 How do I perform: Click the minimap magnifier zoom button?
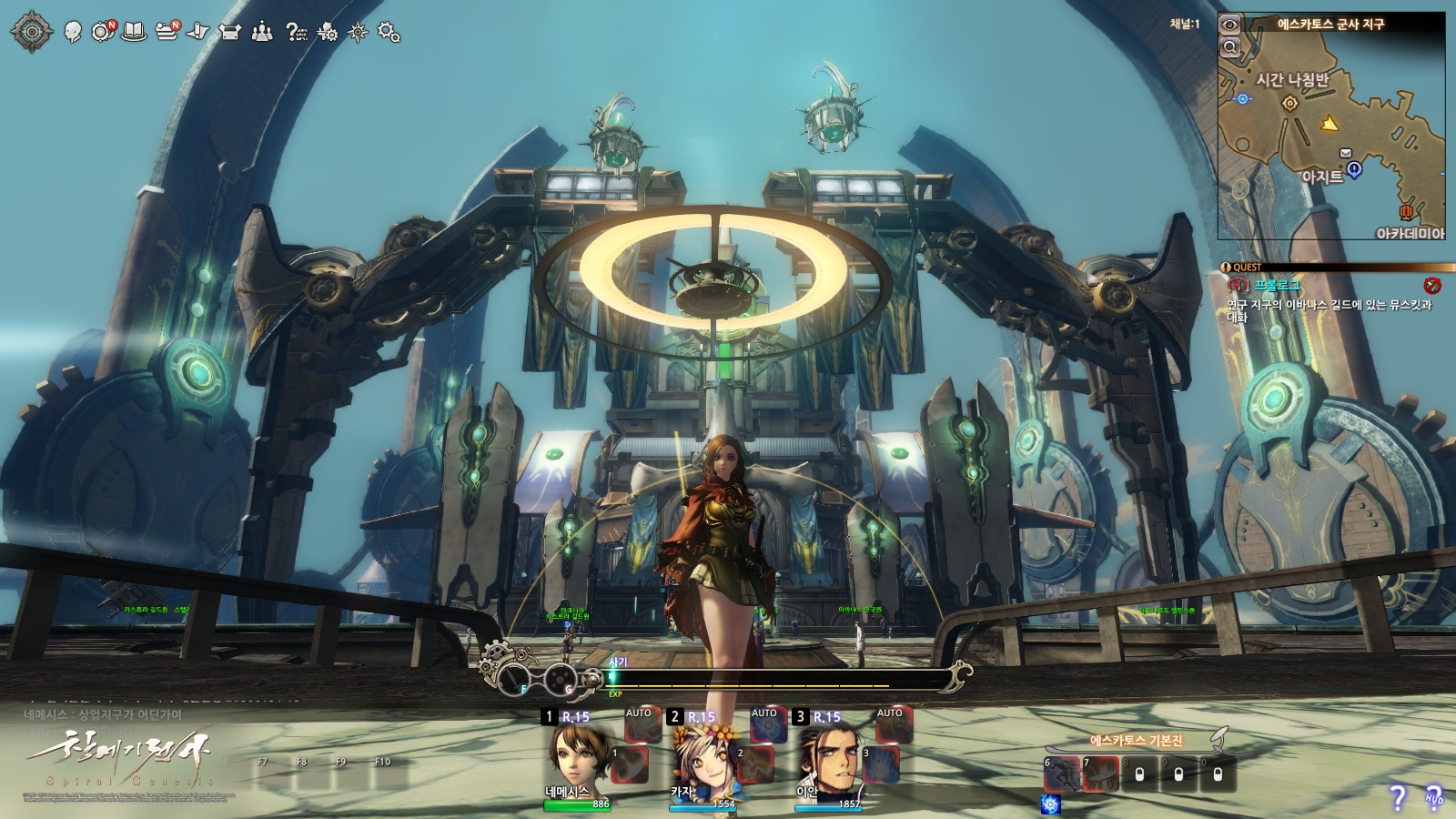tap(1230, 47)
